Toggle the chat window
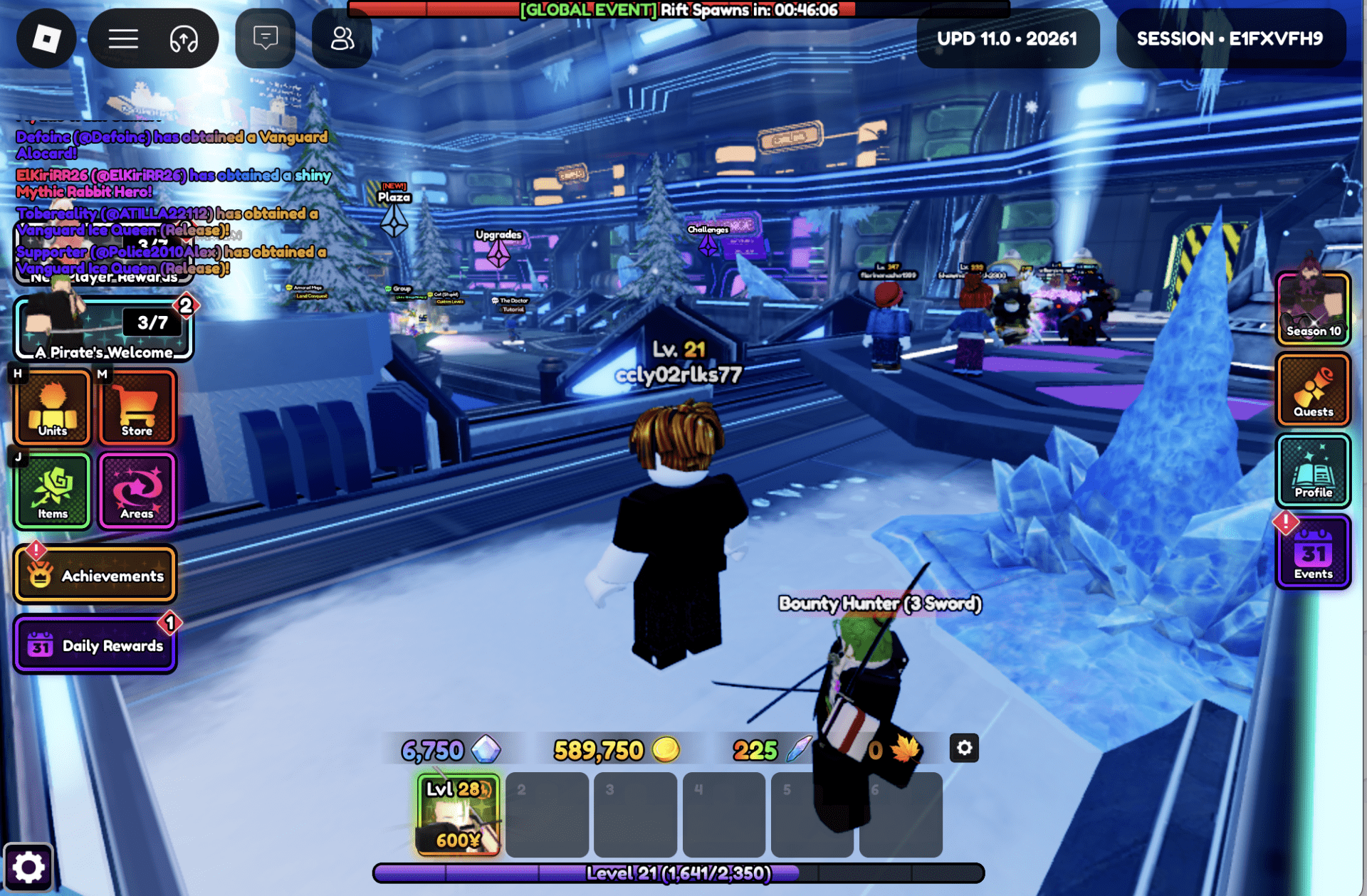Viewport: 1367px width, 896px height. (x=264, y=39)
